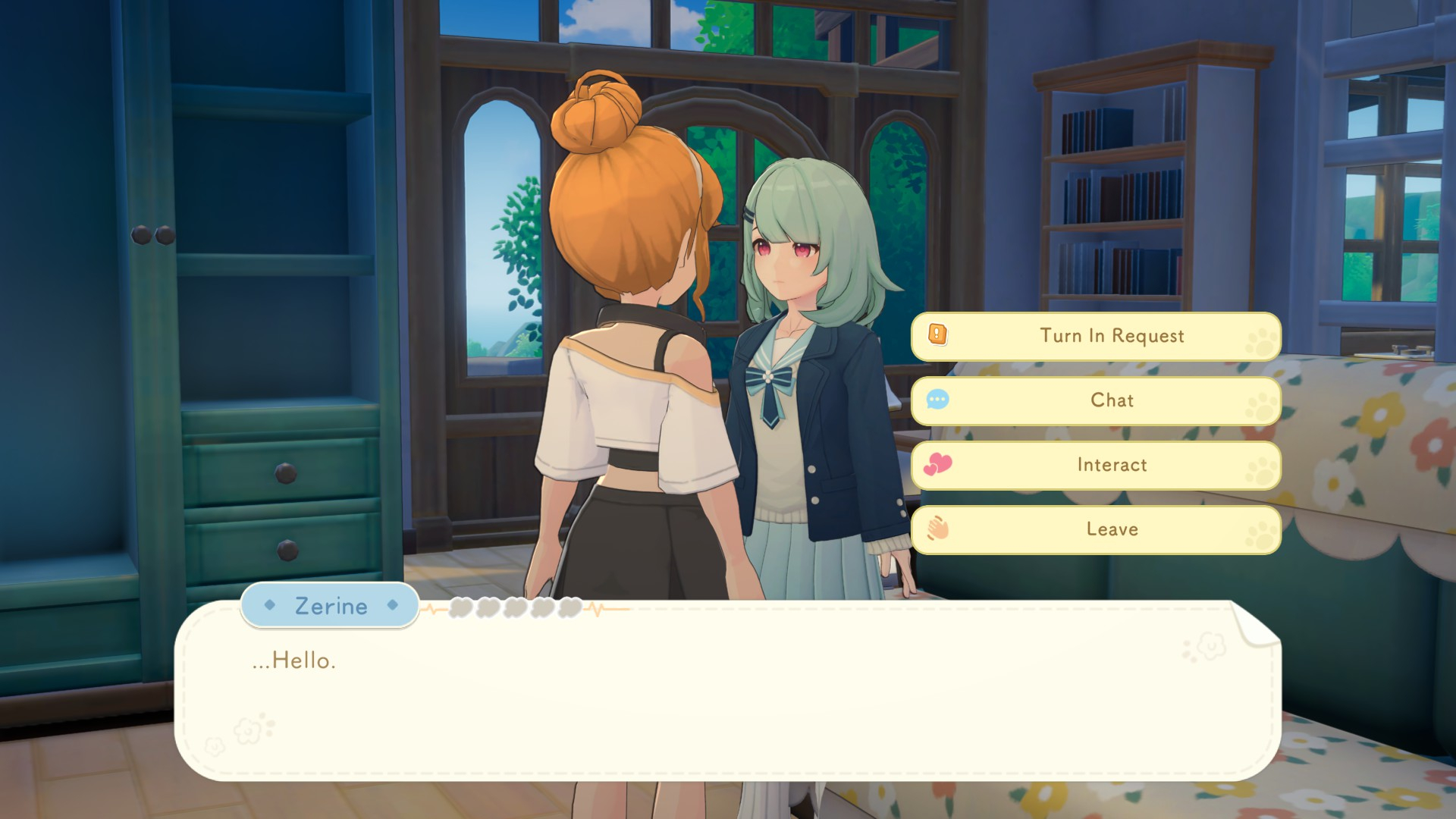
Task: Leave the conversation with Zerine
Action: [1096, 529]
